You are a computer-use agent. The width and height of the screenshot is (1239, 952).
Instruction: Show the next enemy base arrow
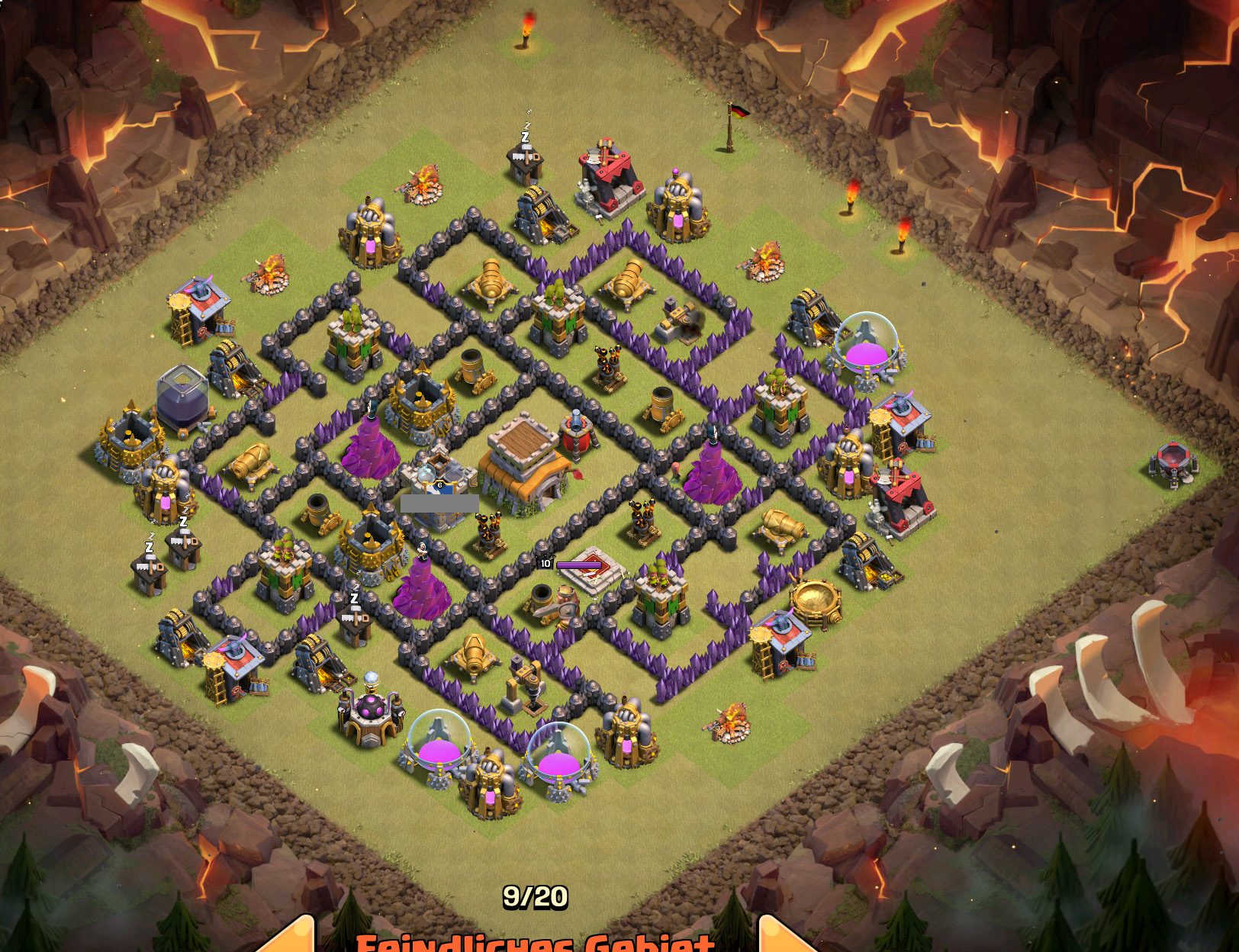coord(784,937)
